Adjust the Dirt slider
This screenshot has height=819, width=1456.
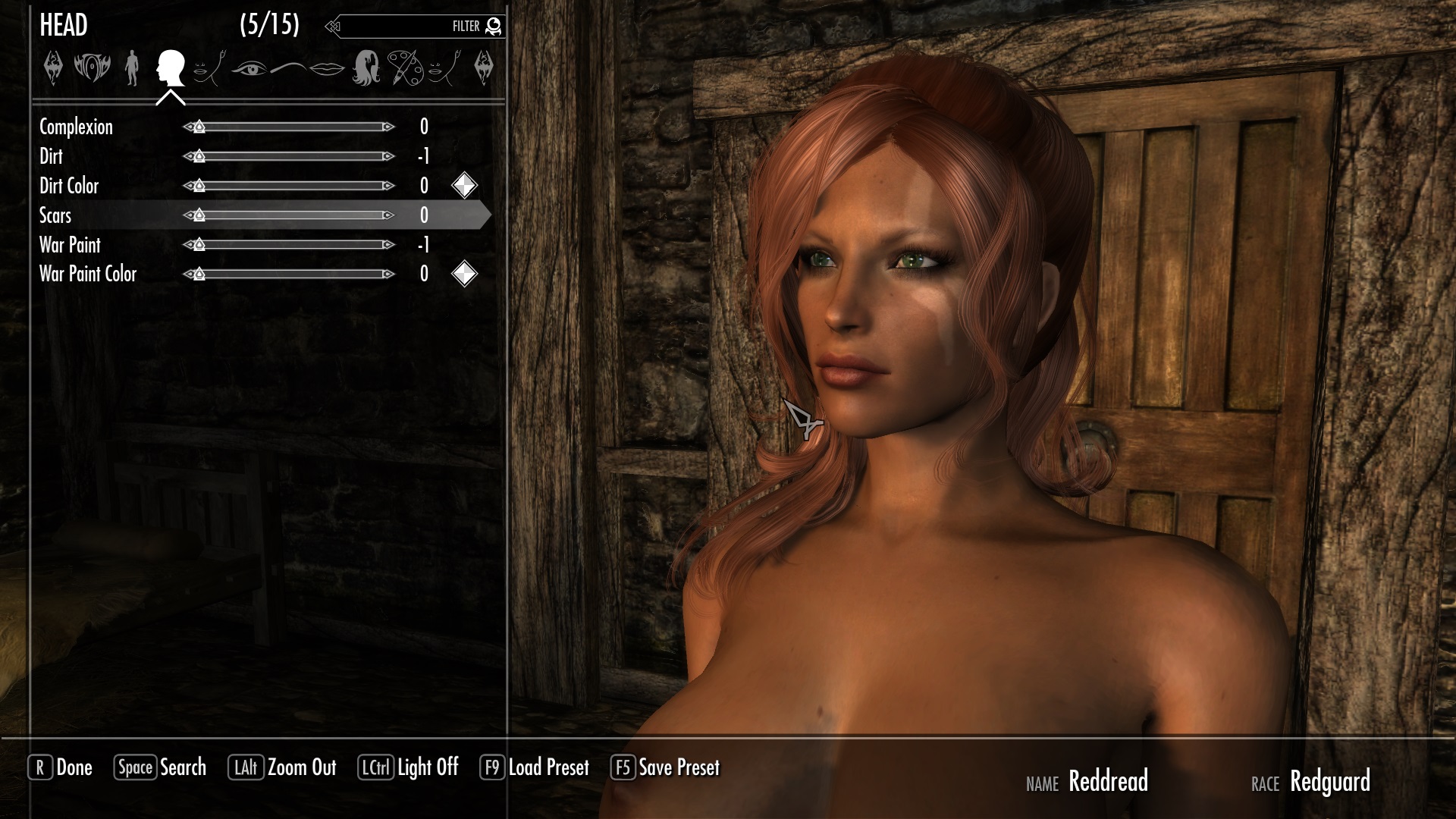point(289,156)
